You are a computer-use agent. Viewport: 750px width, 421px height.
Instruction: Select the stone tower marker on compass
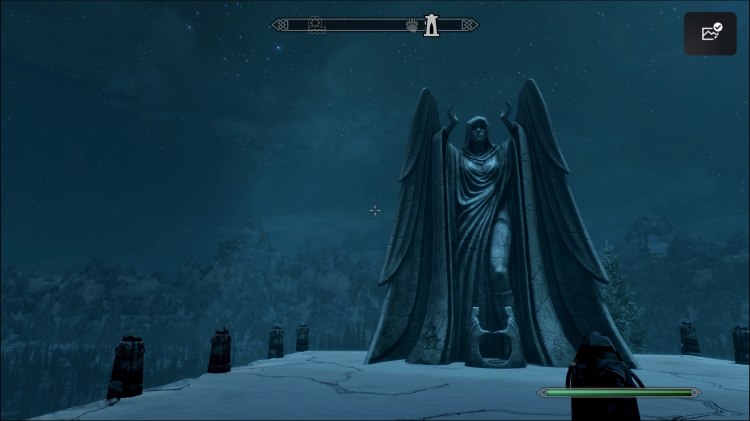(431, 24)
